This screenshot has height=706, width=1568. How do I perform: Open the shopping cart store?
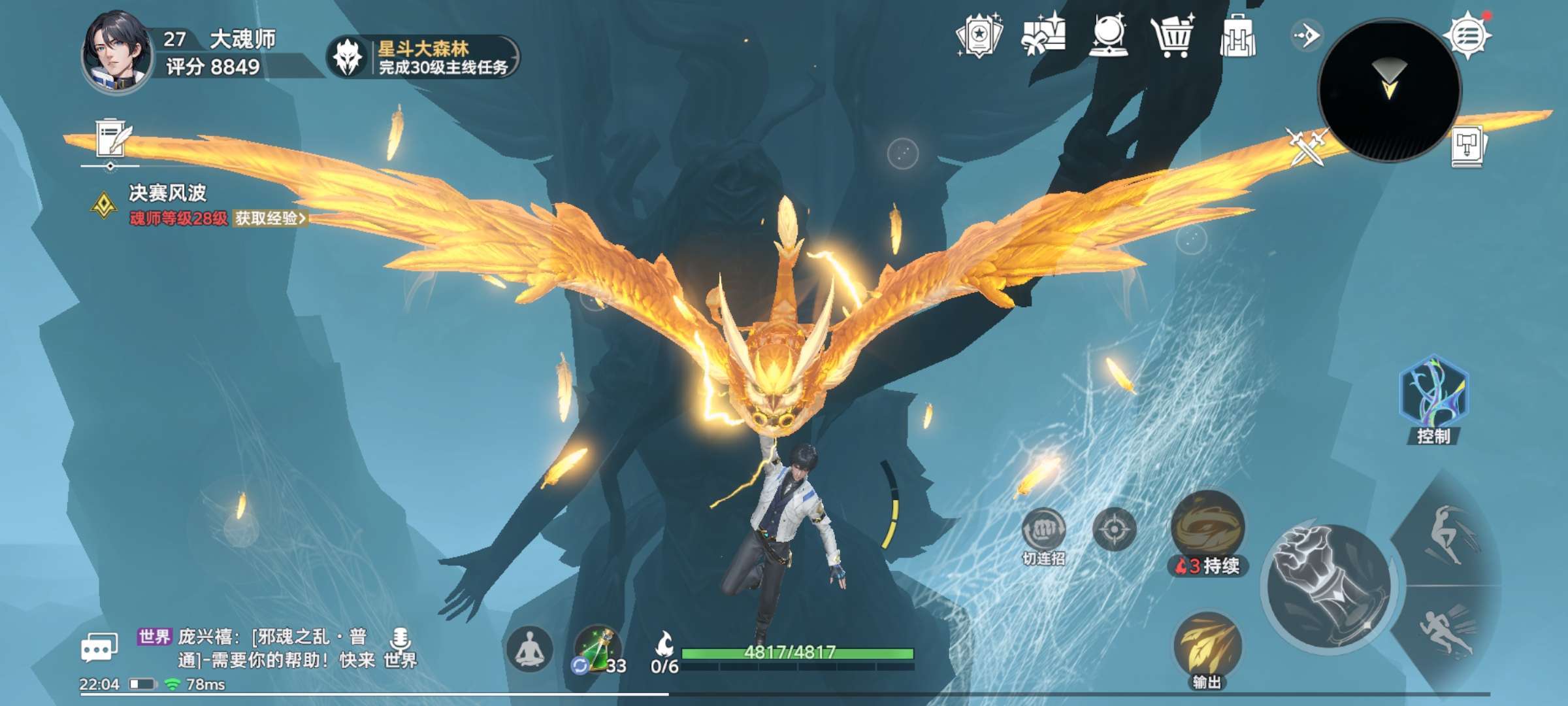(x=1173, y=36)
